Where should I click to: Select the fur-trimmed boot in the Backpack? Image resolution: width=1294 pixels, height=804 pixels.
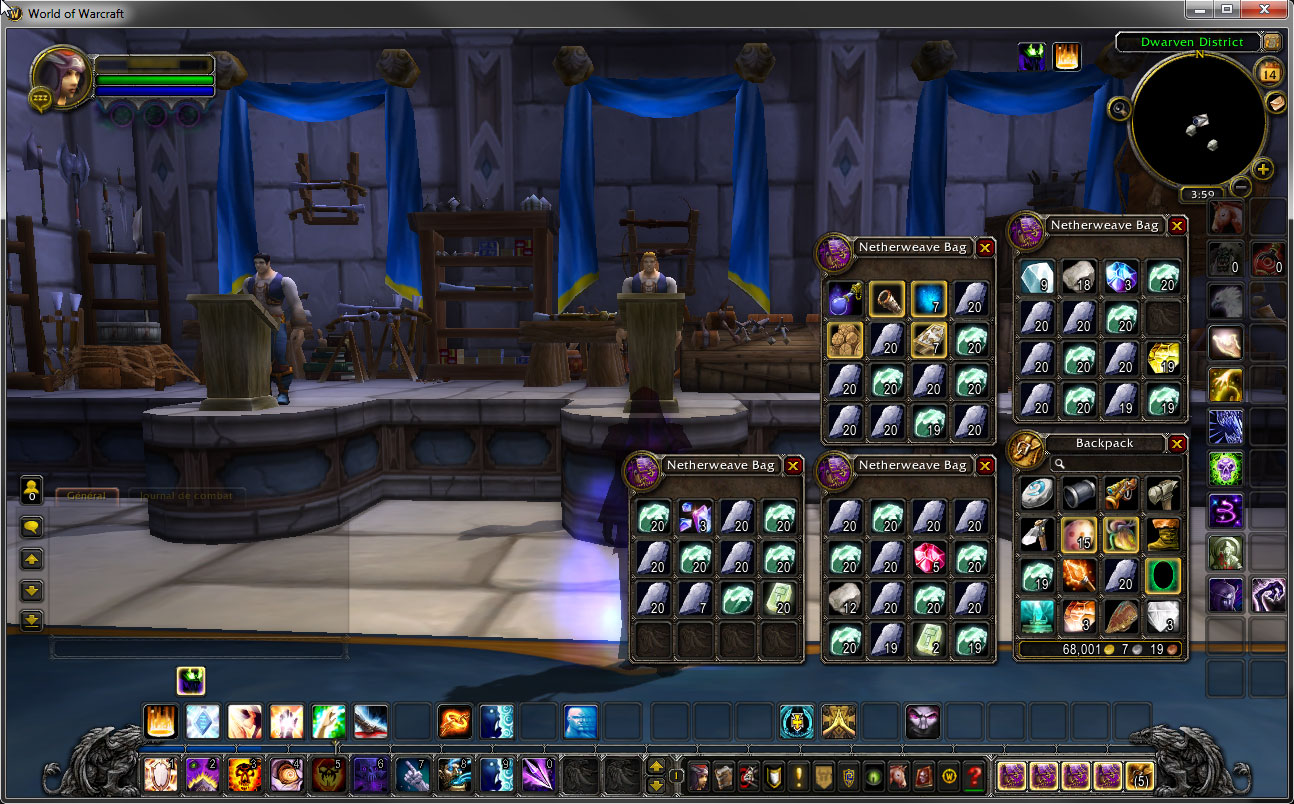coord(1163,535)
